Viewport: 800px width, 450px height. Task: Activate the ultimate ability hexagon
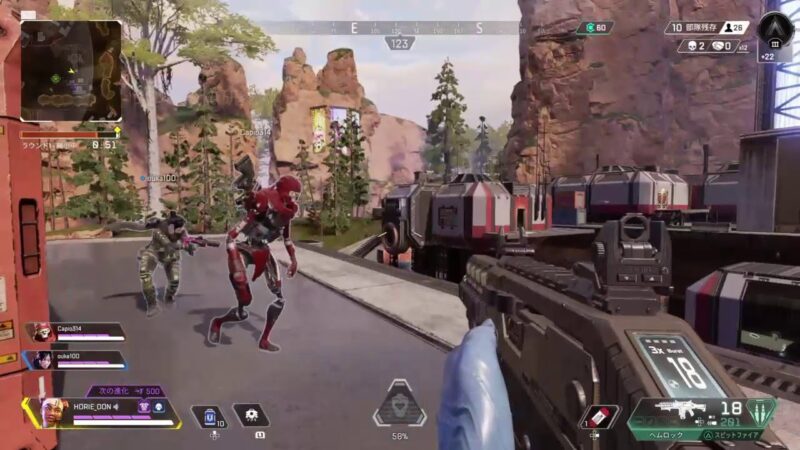pyautogui.click(x=399, y=406)
